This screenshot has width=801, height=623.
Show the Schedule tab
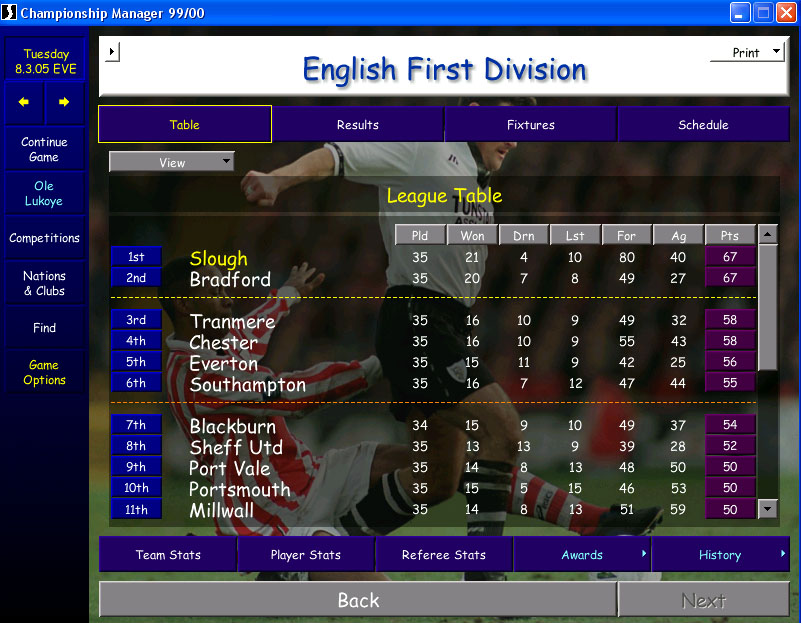703,125
